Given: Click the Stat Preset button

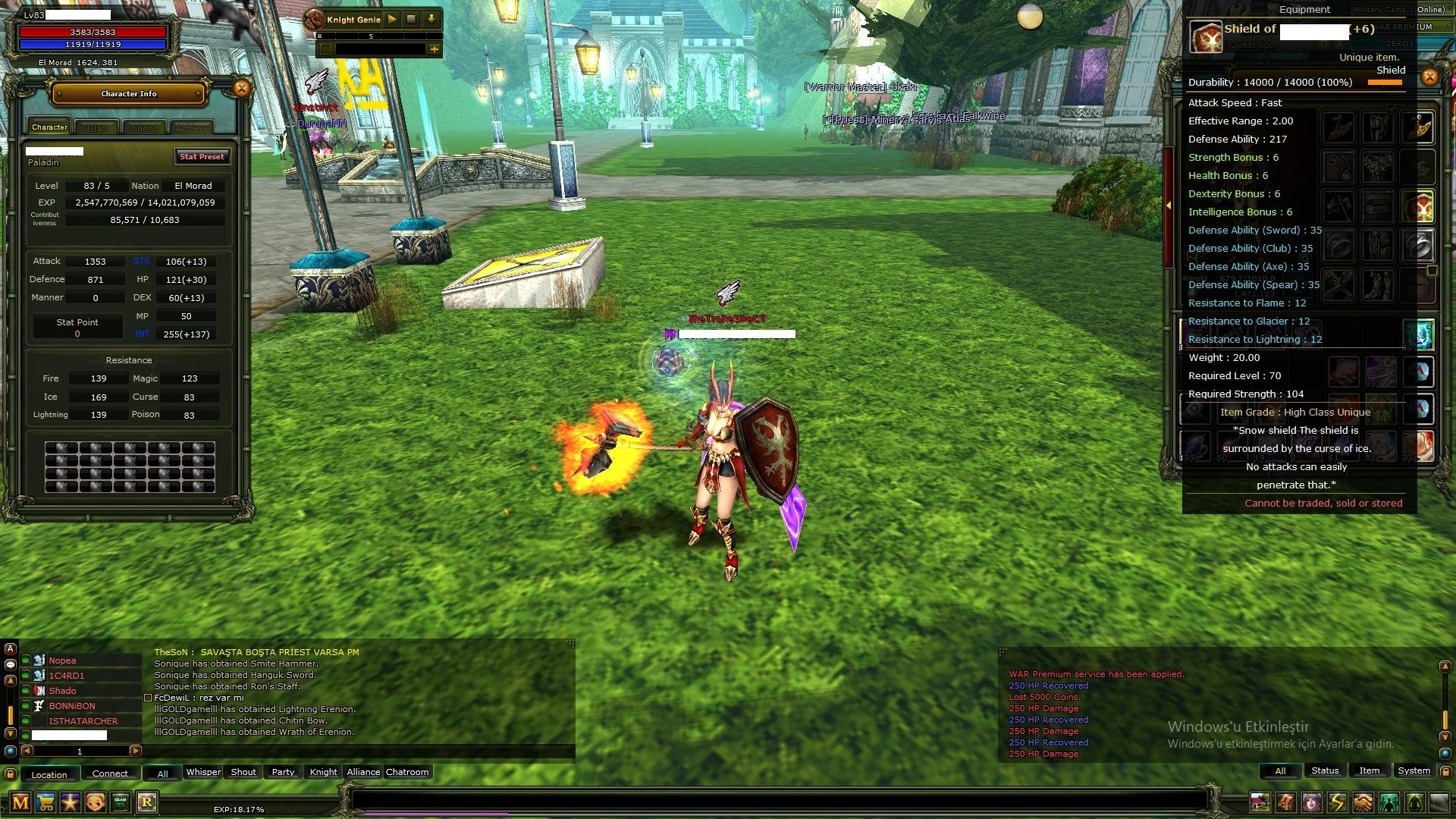Looking at the screenshot, I should point(202,157).
